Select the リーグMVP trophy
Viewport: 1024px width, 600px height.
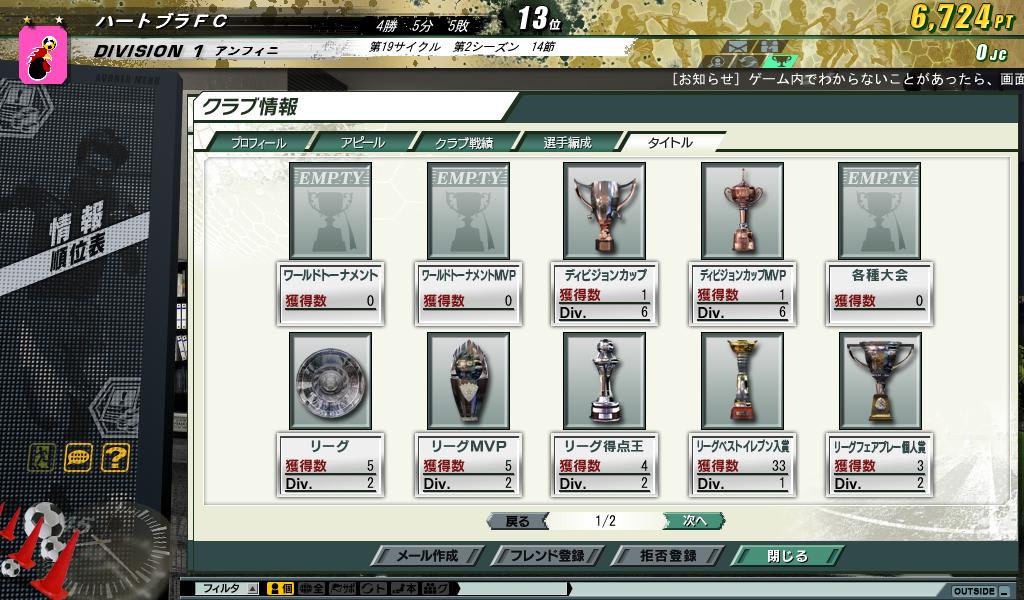tap(468, 381)
